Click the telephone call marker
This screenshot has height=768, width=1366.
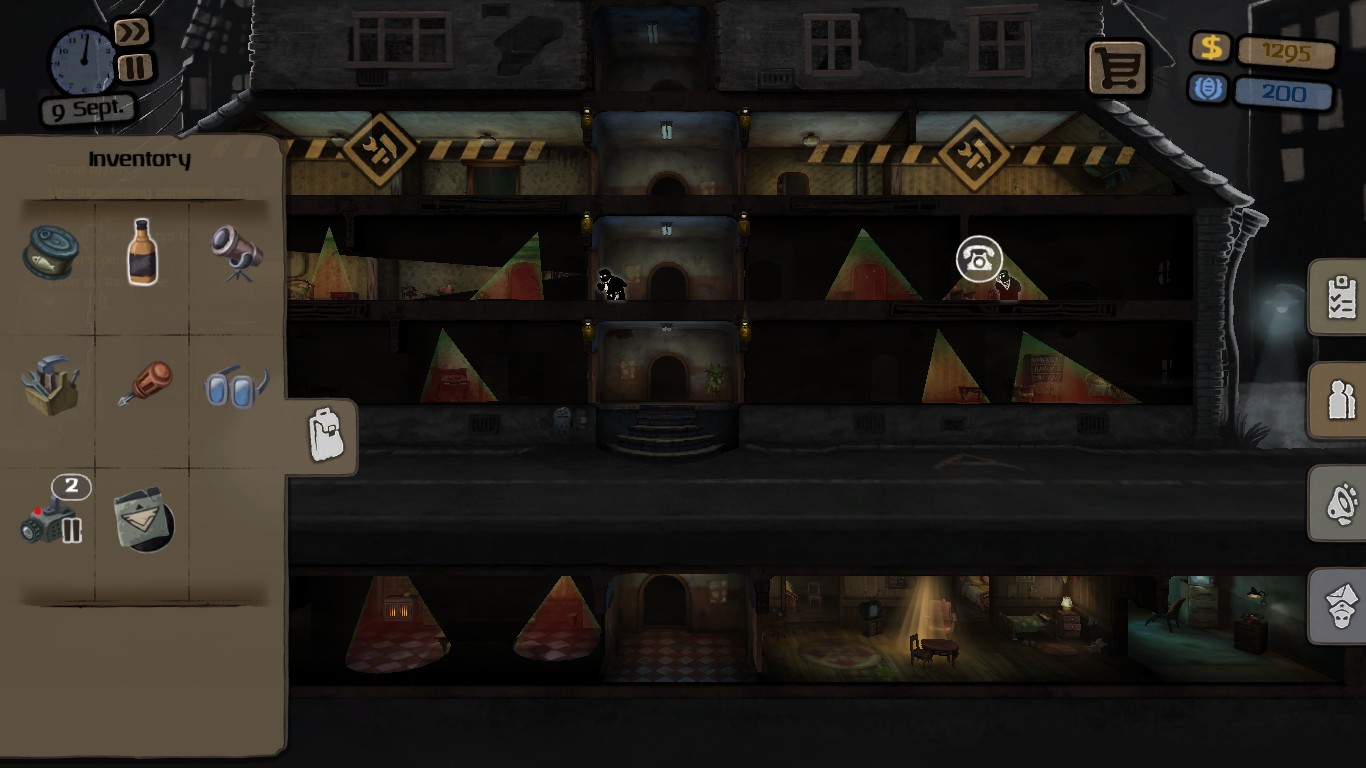click(x=978, y=259)
